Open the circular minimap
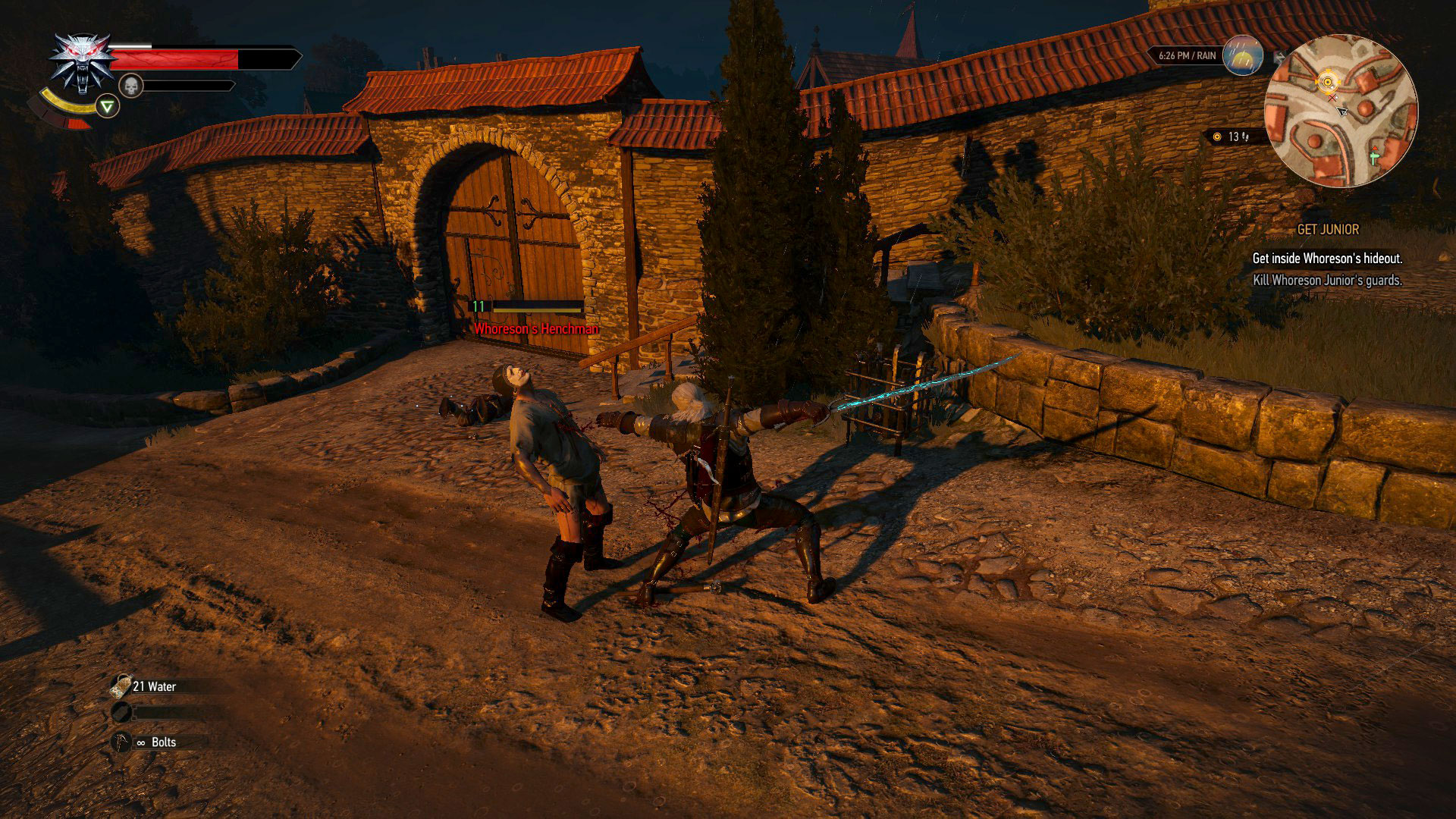 point(1340,111)
